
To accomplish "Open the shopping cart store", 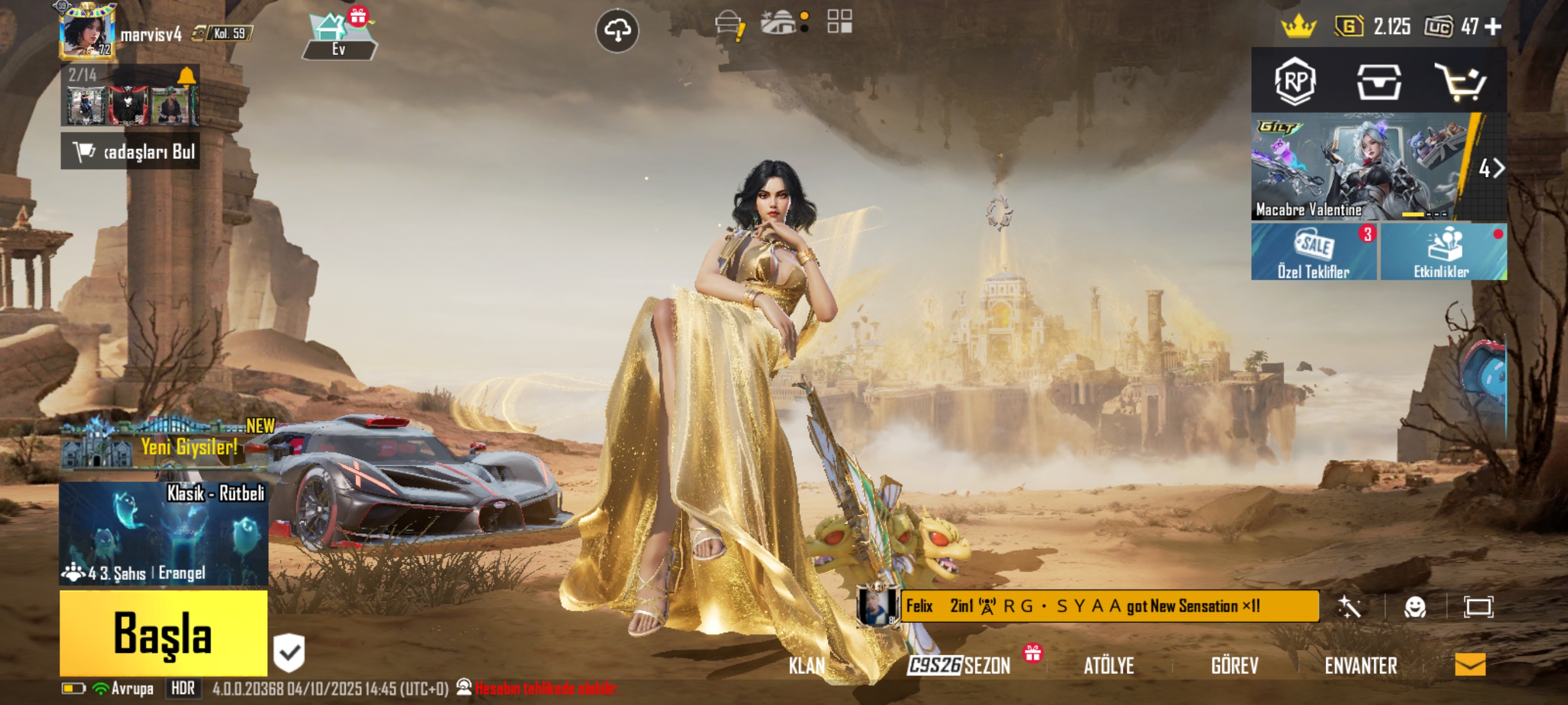I will tap(1461, 81).
